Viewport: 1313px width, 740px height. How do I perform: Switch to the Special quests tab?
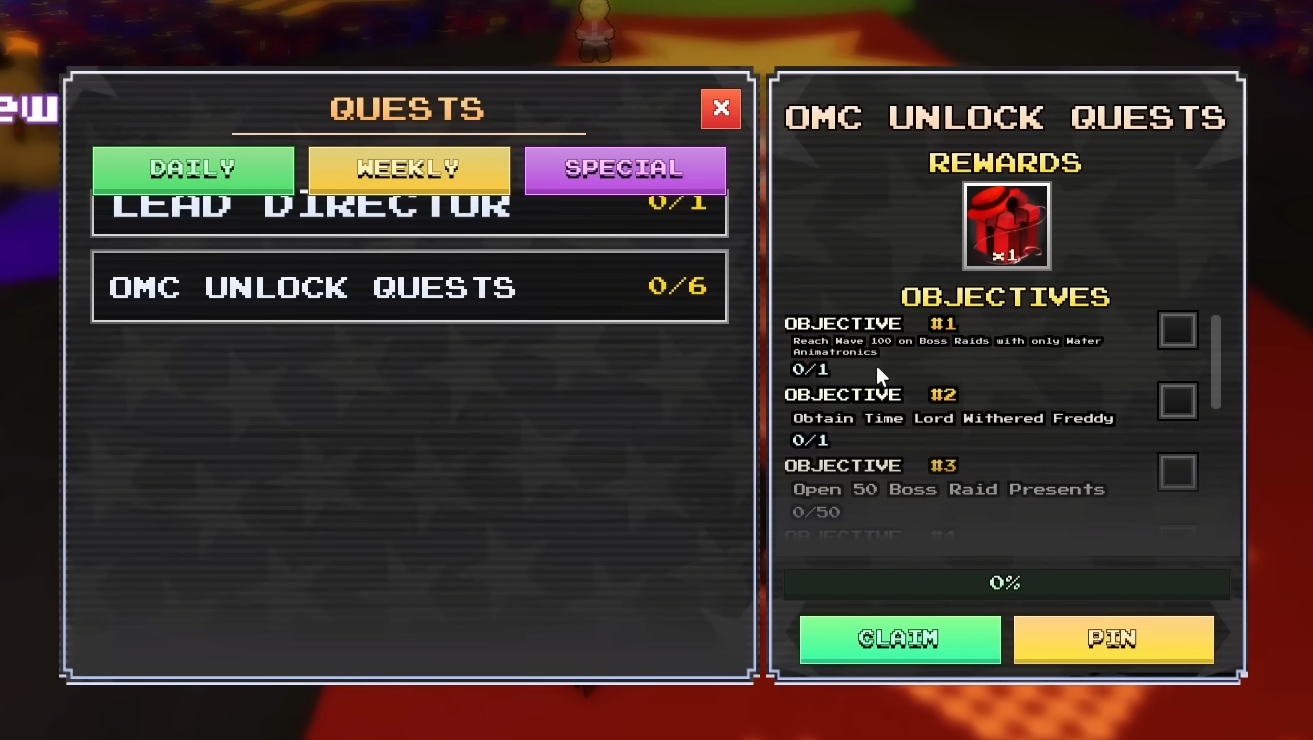[625, 170]
